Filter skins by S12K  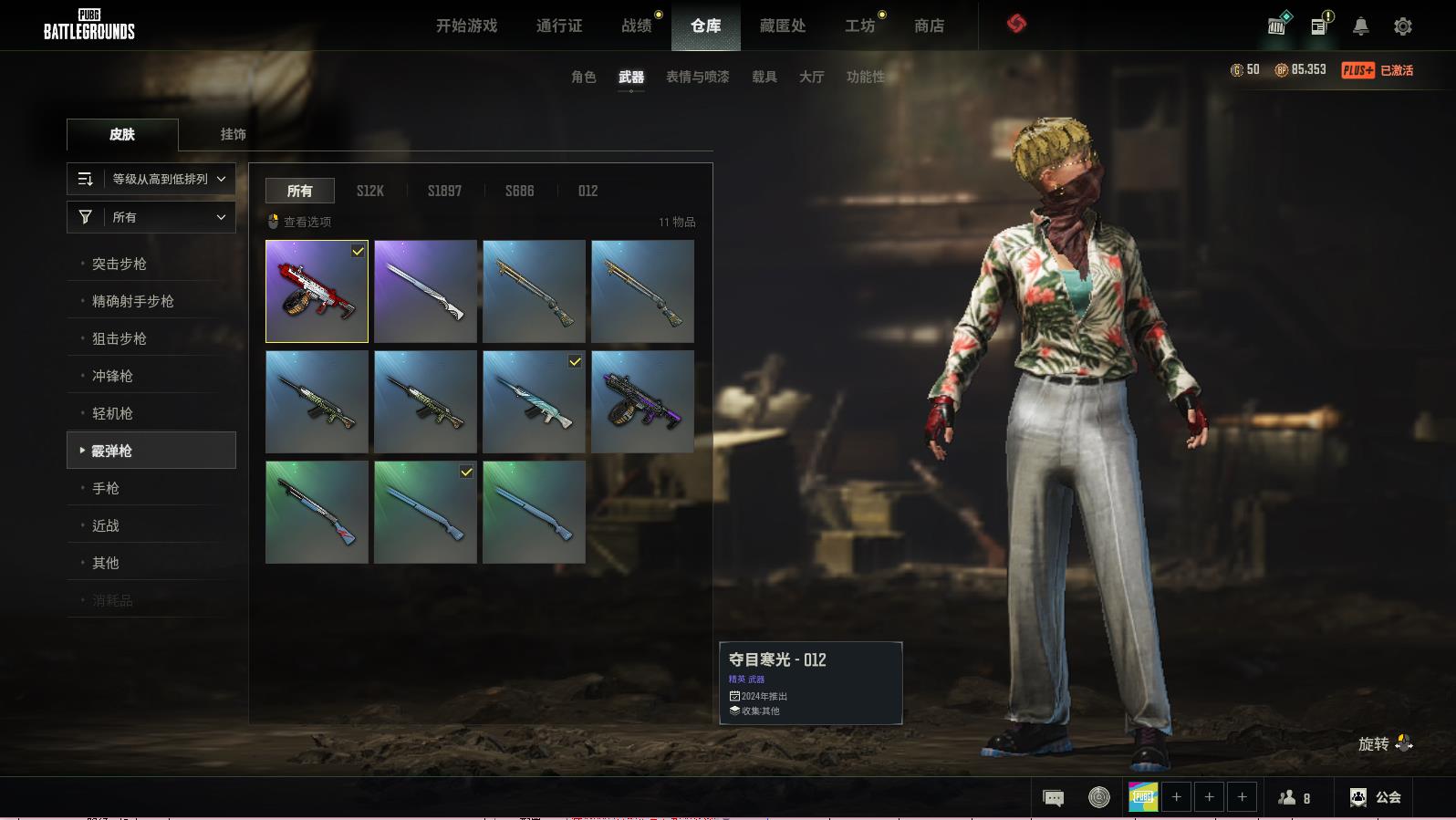(x=369, y=191)
